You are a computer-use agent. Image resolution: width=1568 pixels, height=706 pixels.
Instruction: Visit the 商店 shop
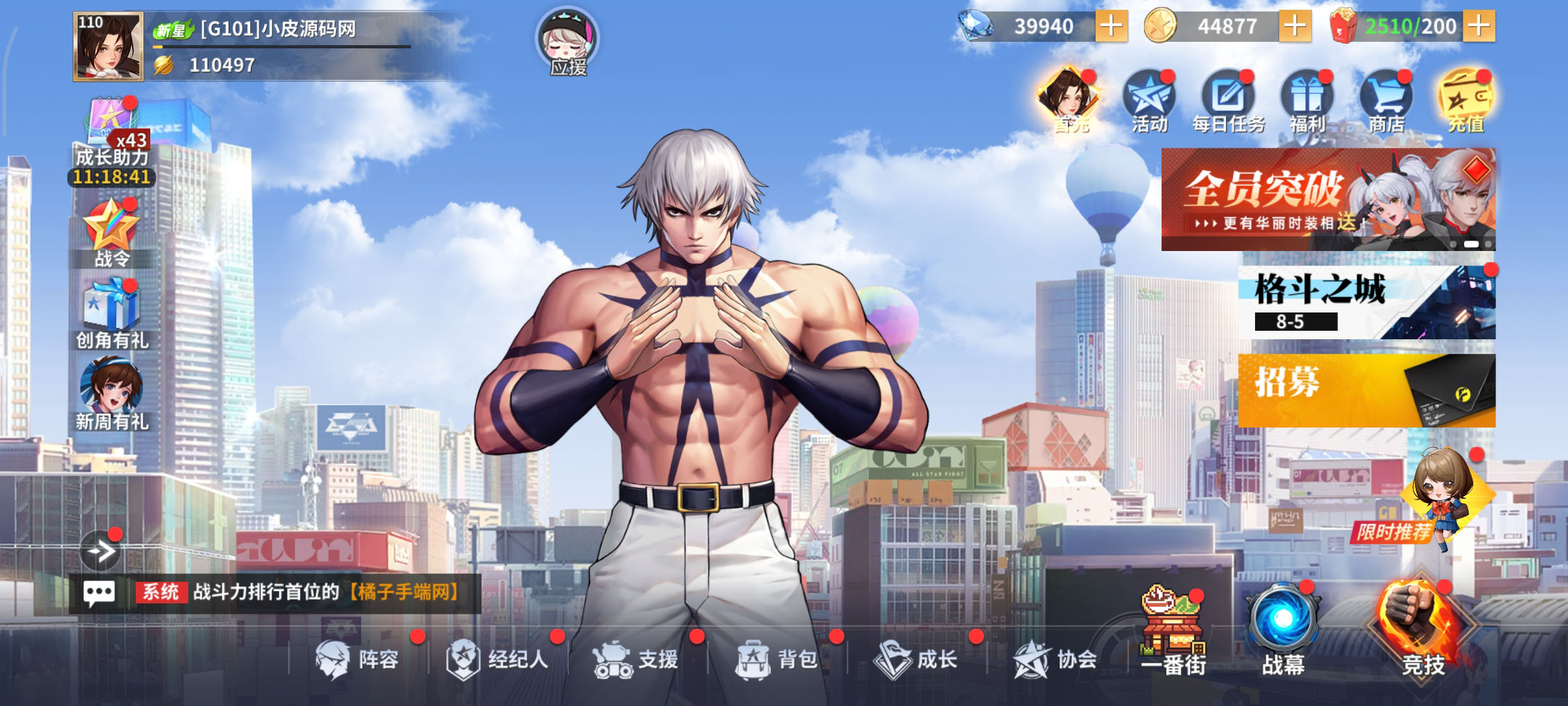(1386, 103)
